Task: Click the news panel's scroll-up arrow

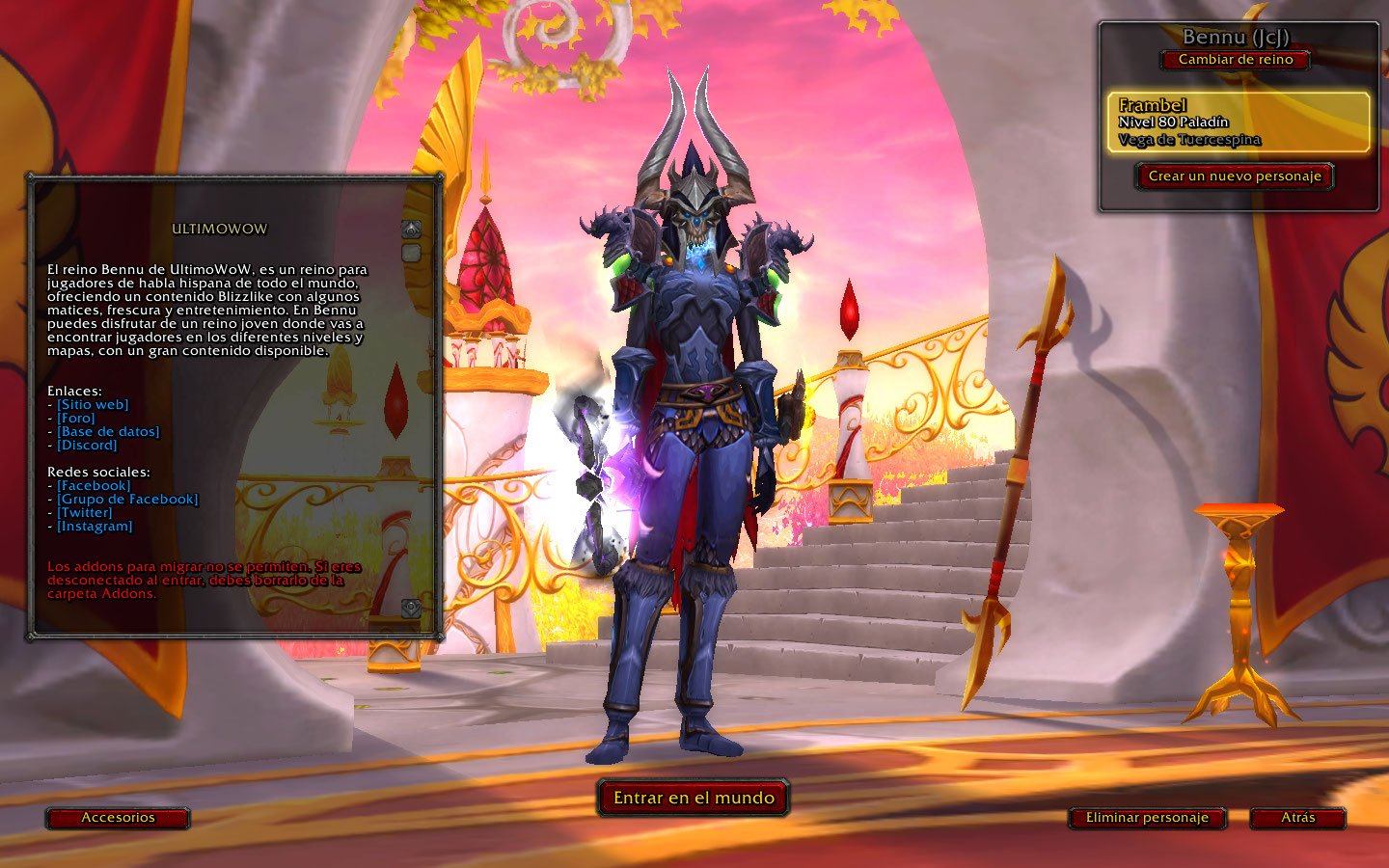Action: coord(411,230)
